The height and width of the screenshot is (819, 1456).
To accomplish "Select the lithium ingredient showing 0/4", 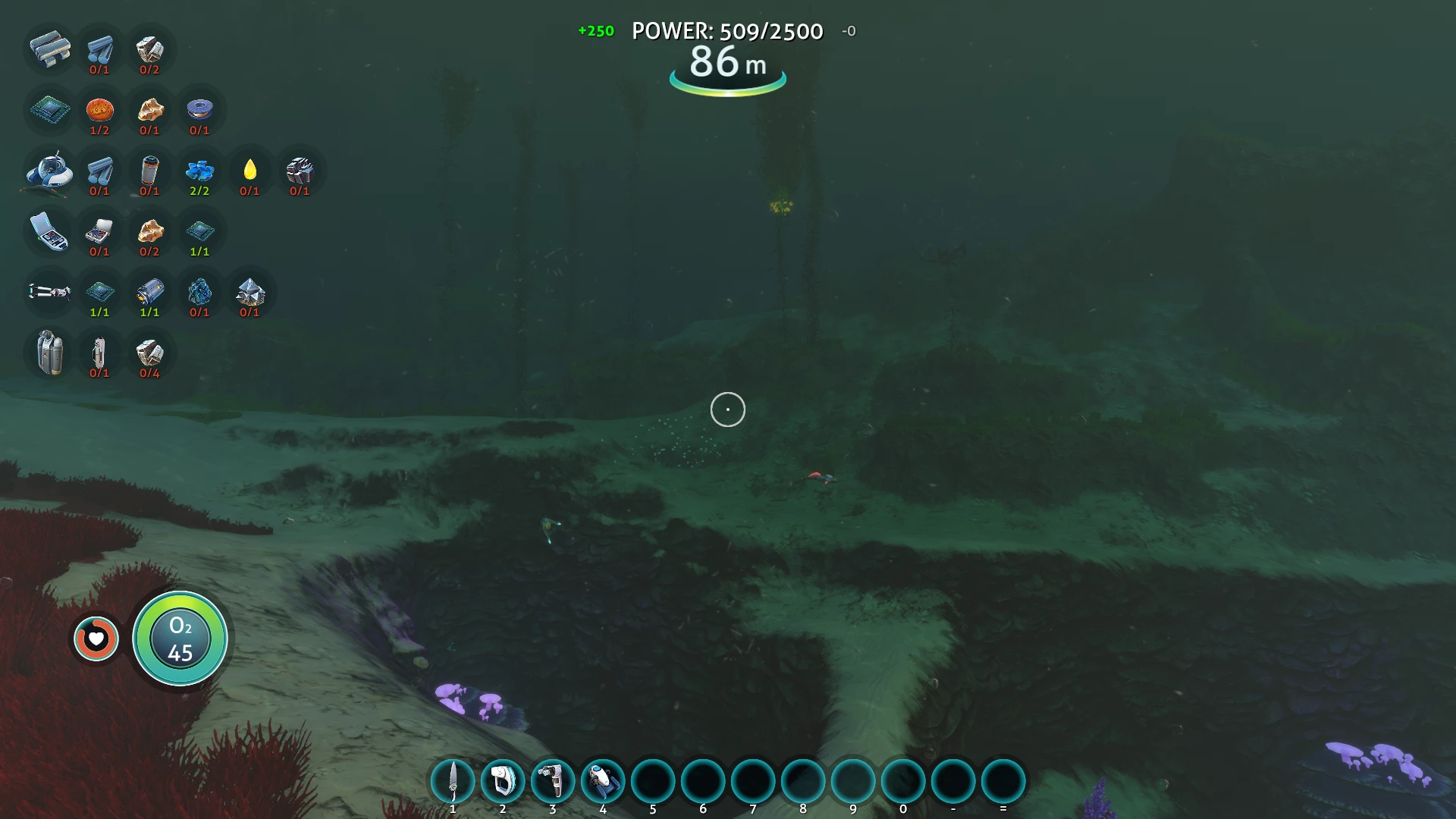I will tap(149, 353).
